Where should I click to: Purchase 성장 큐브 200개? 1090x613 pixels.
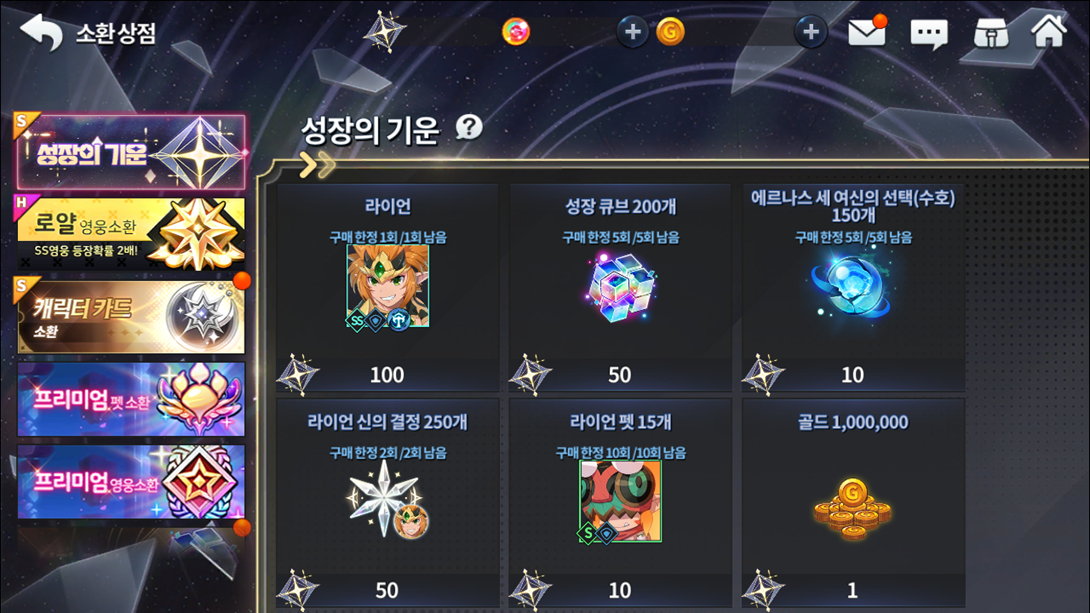pyautogui.click(x=620, y=288)
